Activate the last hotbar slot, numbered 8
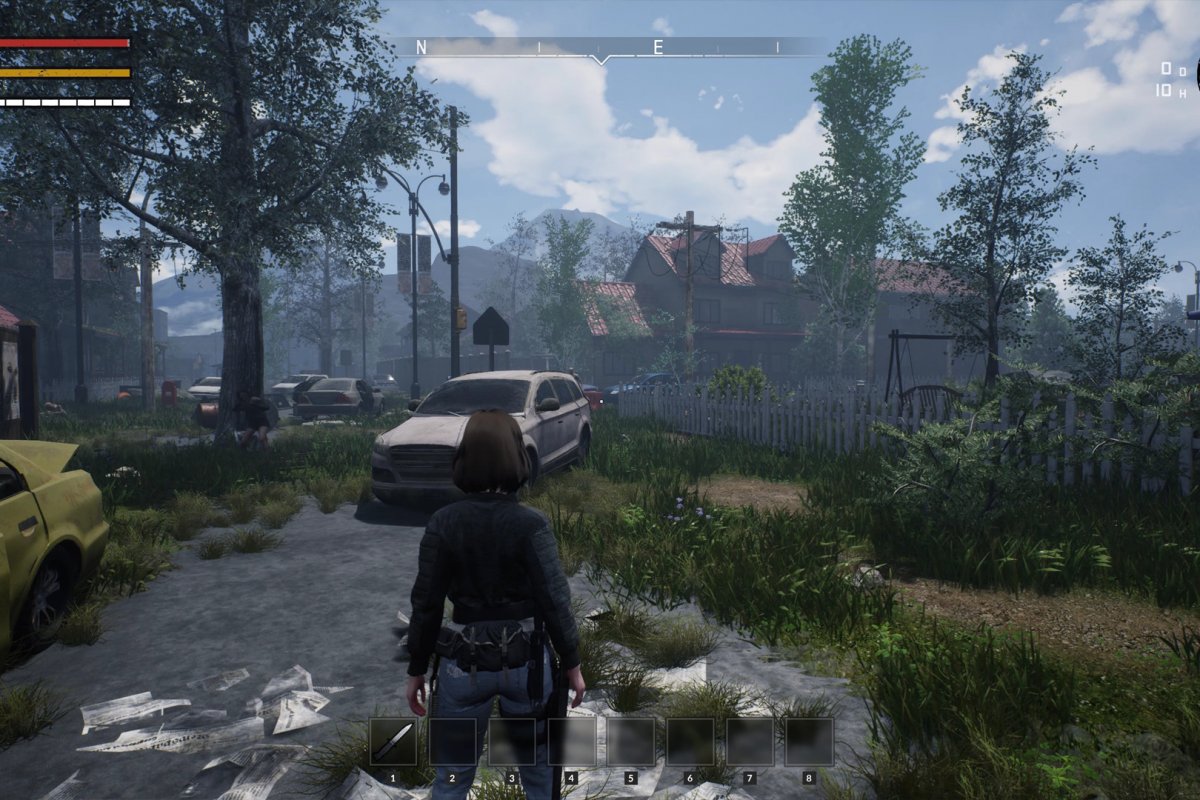Viewport: 1200px width, 800px height. [x=809, y=741]
